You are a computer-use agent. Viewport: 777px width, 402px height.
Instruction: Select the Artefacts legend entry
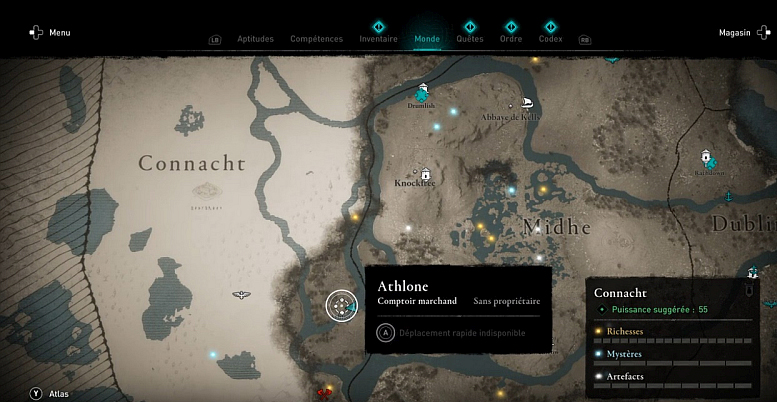point(625,376)
